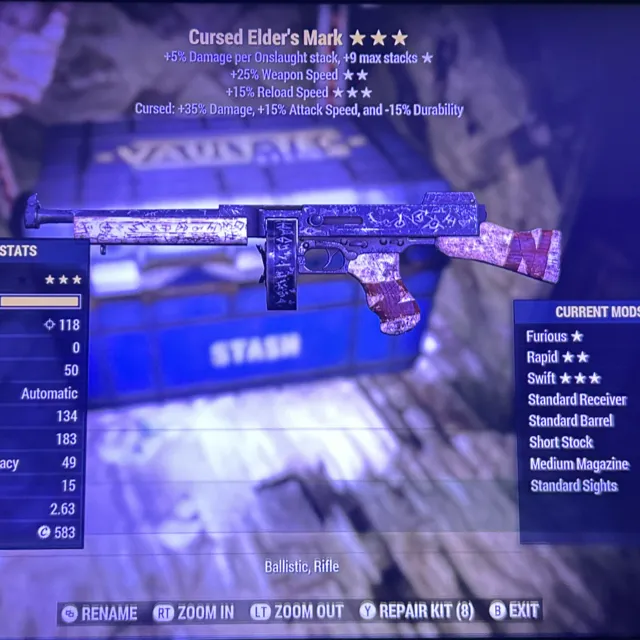Click the Standard Barrel mod row
This screenshot has width=640, height=640.
(570, 421)
